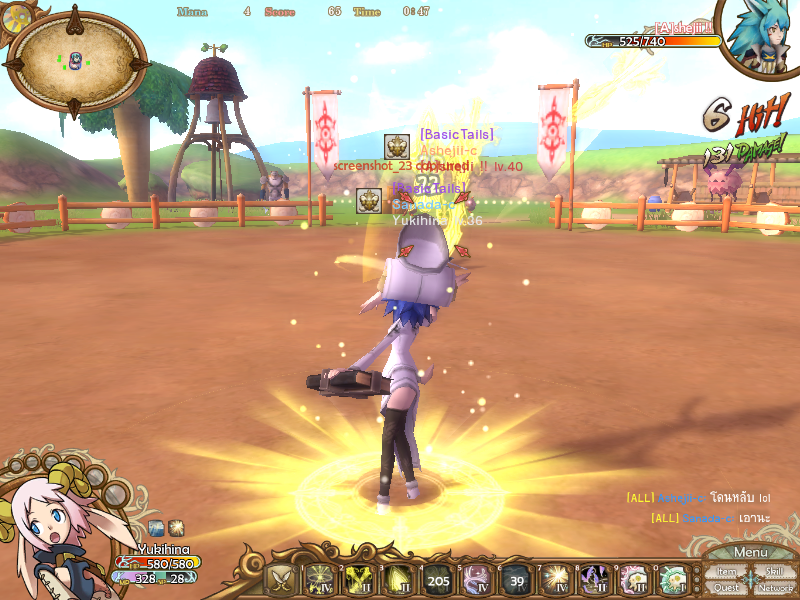Inspect the blue buff icon above Yukihina's name
Image resolution: width=800 pixels, height=600 pixels.
[157, 527]
